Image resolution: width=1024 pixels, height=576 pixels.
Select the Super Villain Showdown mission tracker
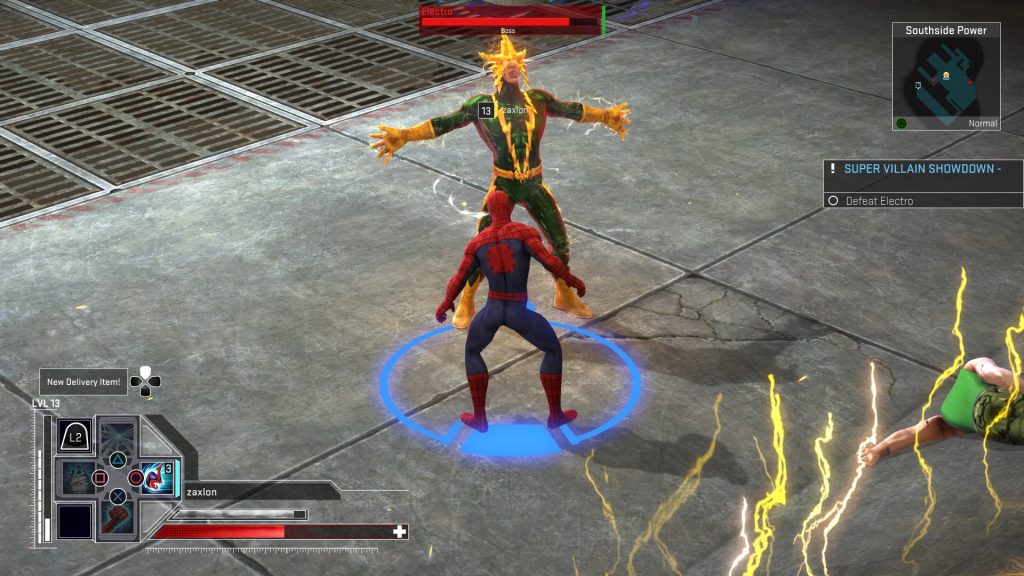click(920, 169)
